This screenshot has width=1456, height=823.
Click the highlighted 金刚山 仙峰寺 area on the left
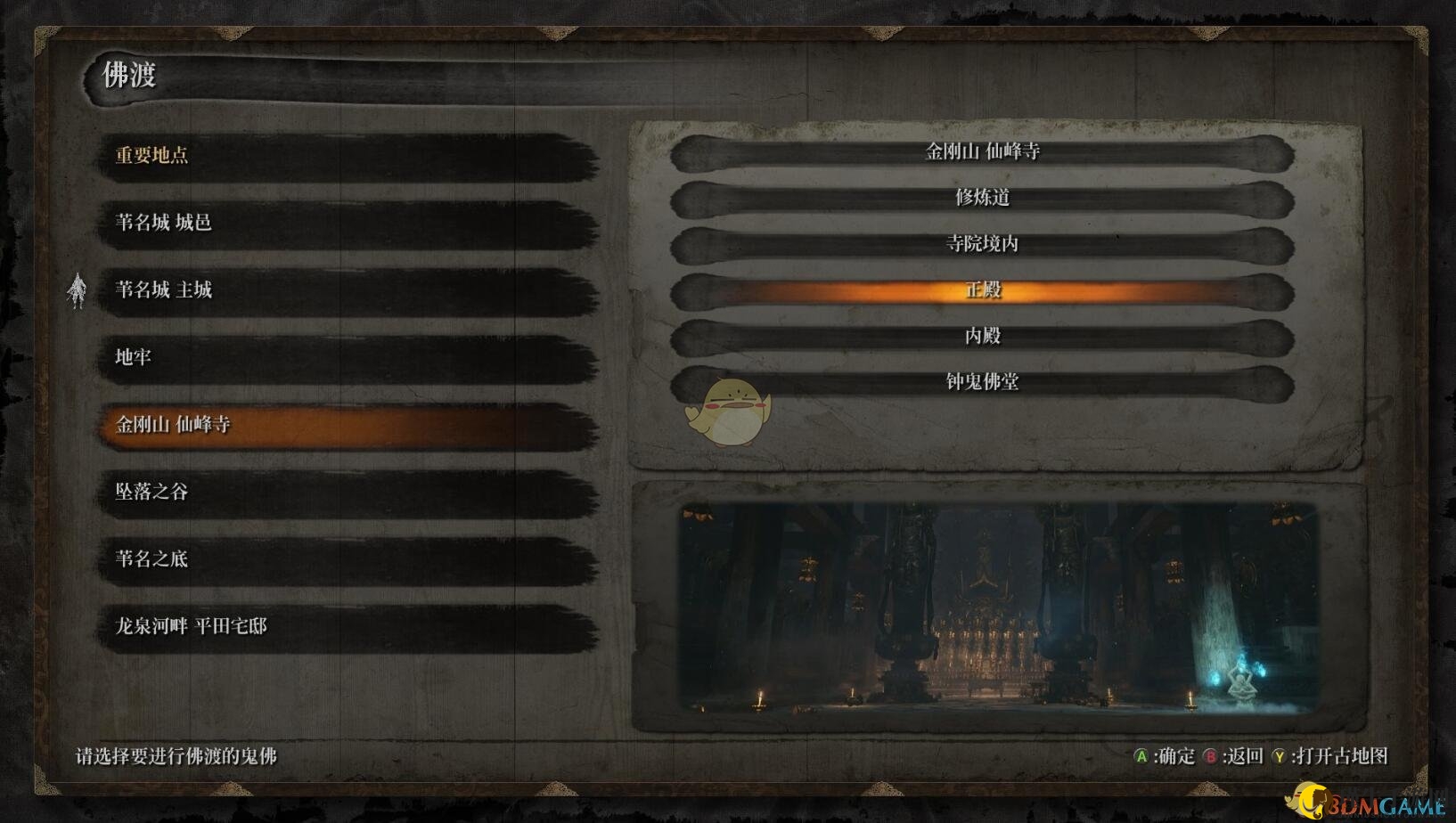point(346,425)
